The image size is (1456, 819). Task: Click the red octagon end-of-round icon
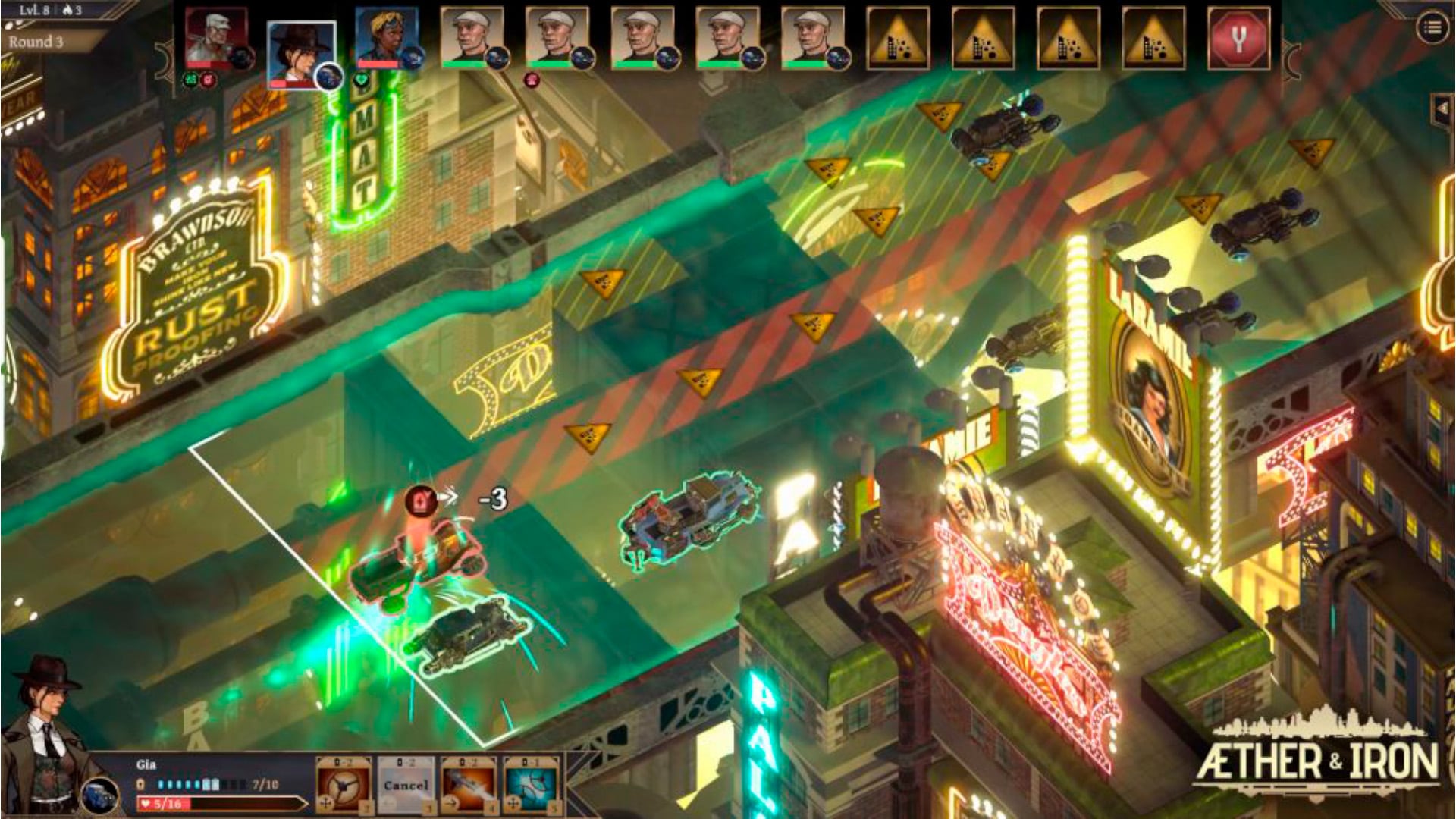[1238, 39]
